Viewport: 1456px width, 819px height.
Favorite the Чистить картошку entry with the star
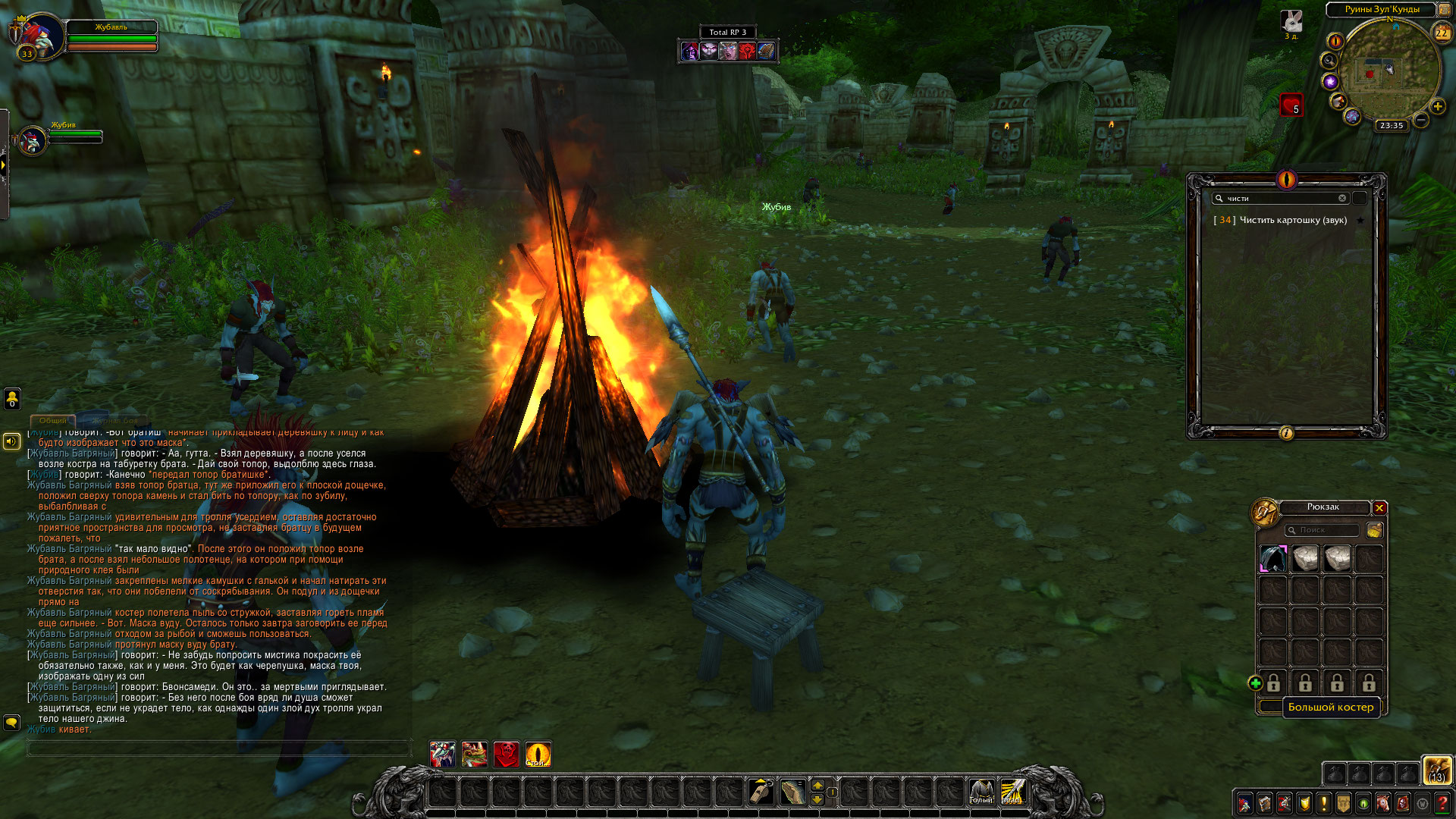(1360, 220)
